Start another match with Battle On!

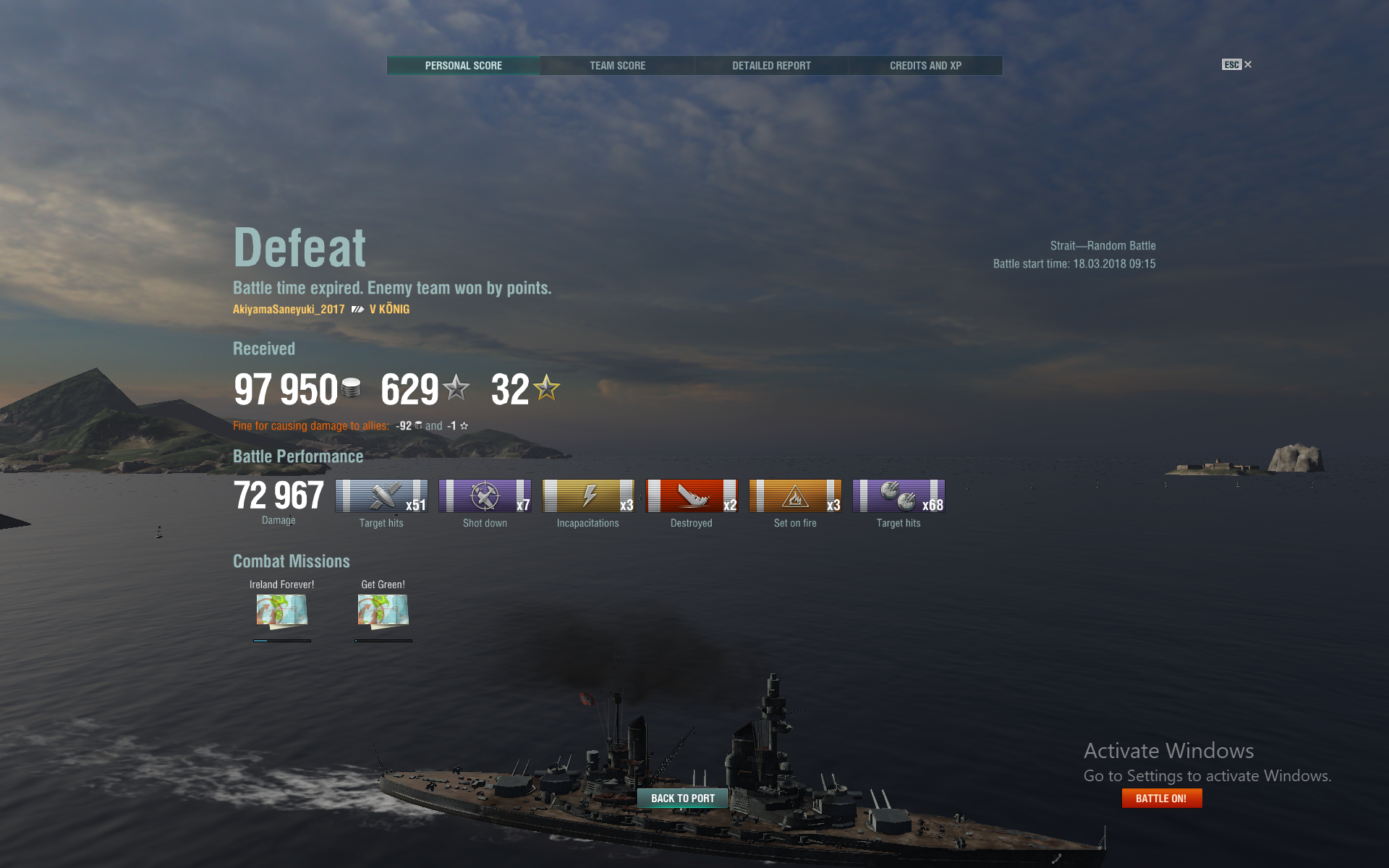[x=1161, y=799]
